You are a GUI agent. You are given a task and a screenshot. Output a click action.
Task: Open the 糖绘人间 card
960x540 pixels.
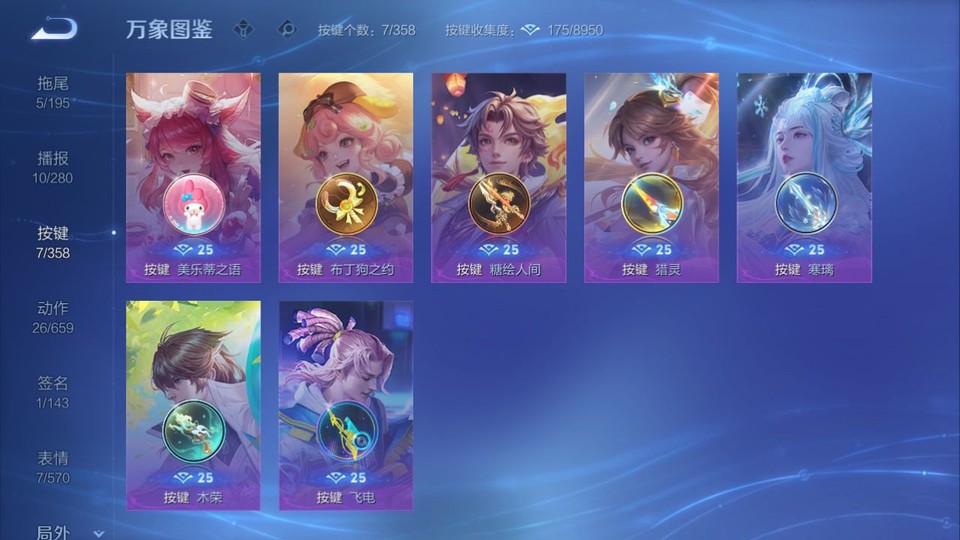[x=499, y=177]
